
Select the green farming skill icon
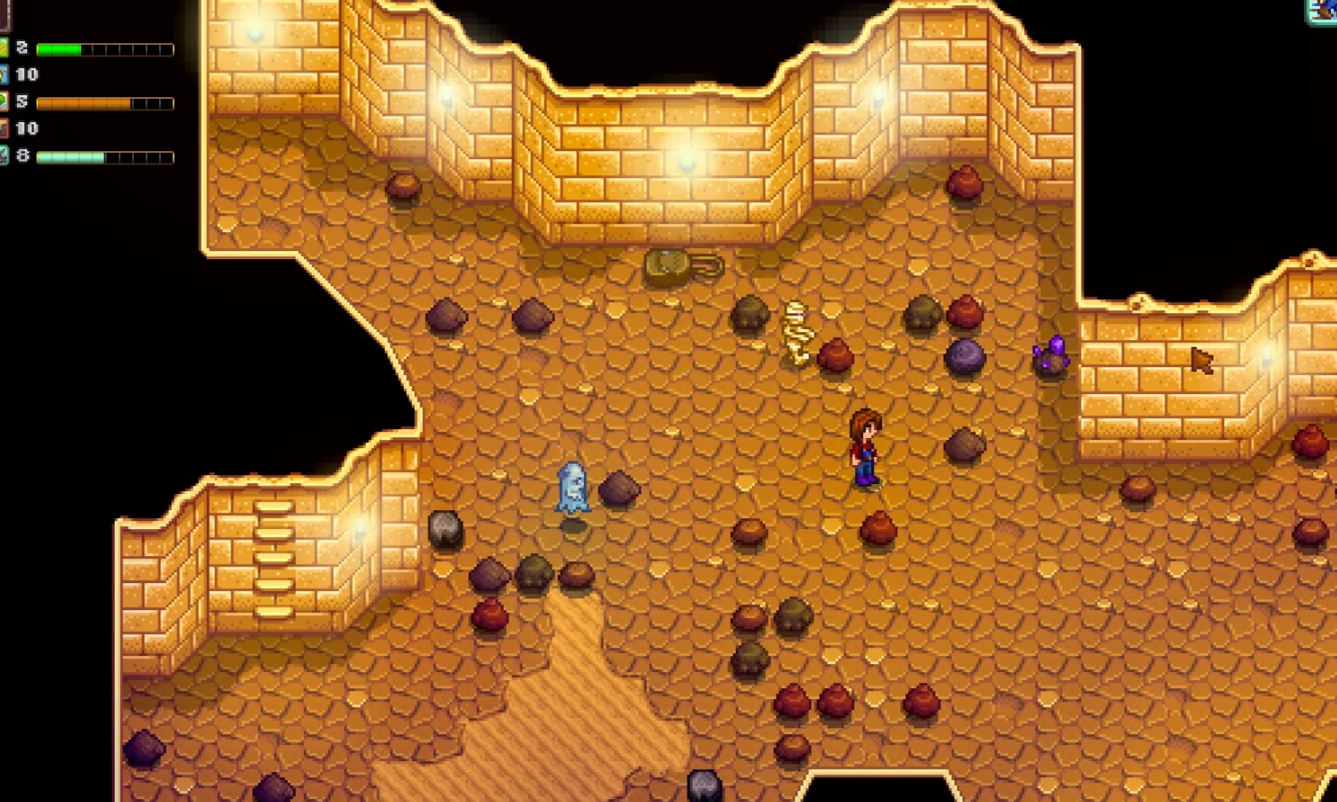point(4,48)
